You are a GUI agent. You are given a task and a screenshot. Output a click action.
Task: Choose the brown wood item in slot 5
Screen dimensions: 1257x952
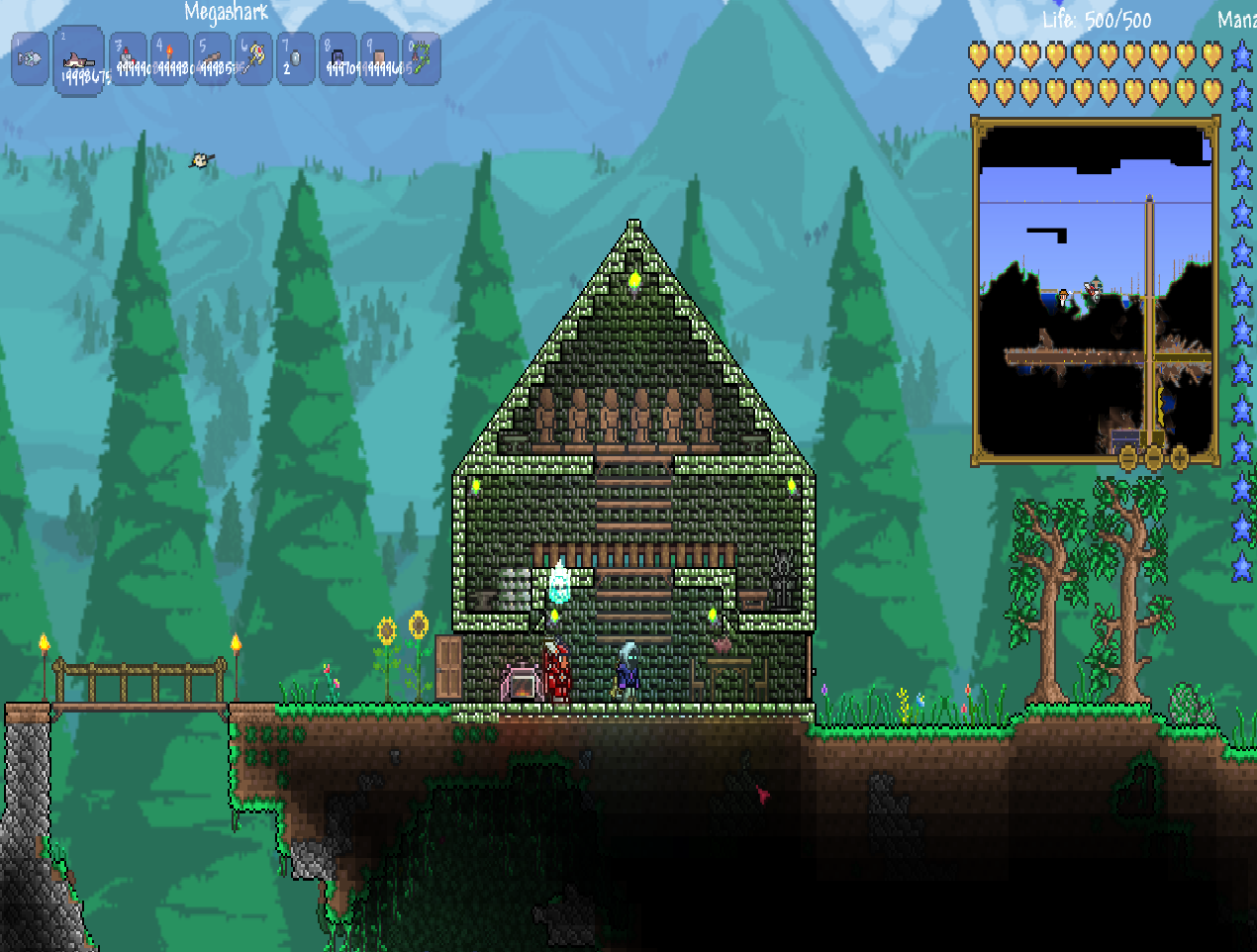[x=212, y=59]
